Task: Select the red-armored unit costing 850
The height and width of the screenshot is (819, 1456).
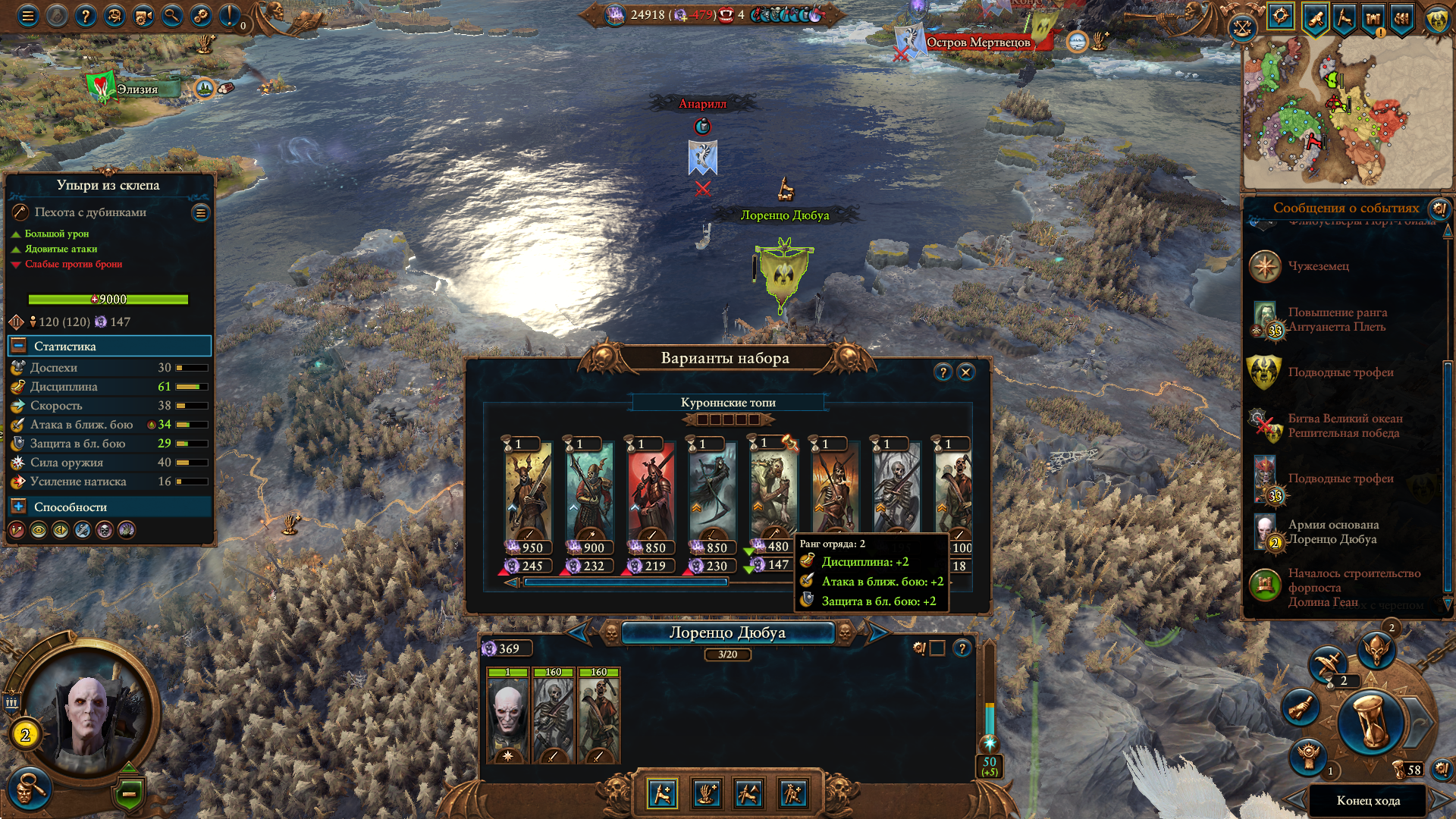Action: (651, 493)
